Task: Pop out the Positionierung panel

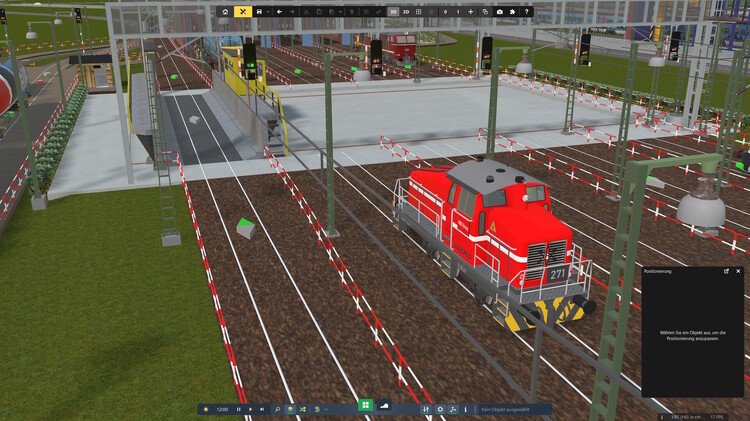Action: pos(727,271)
